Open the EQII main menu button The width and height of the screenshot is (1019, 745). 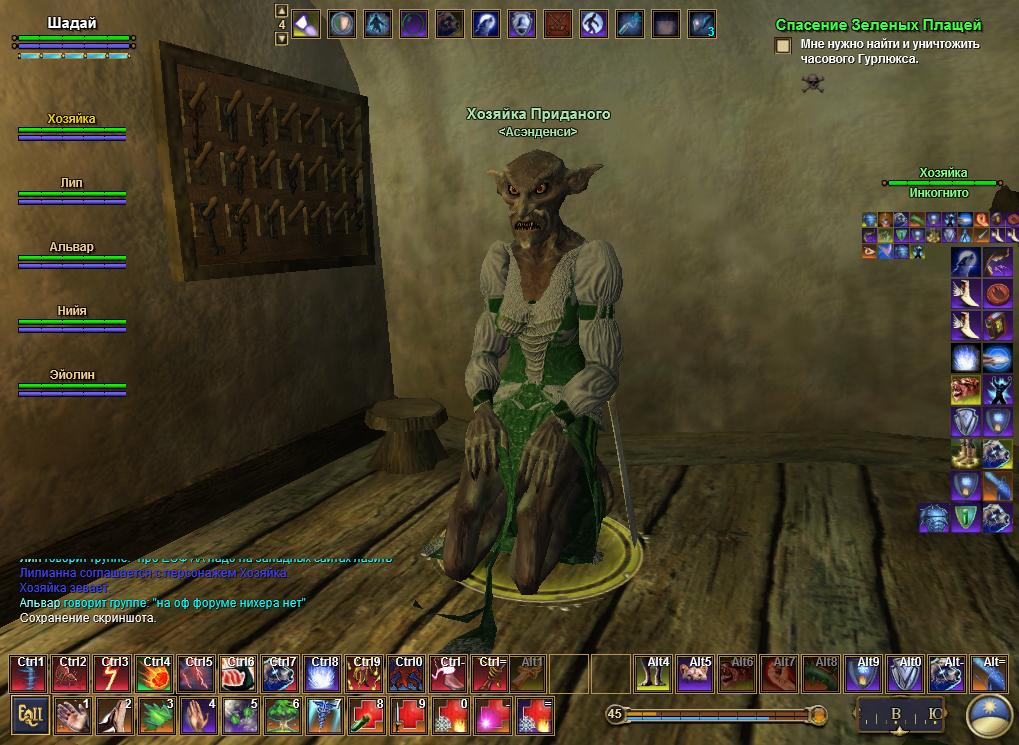pyautogui.click(x=30, y=716)
